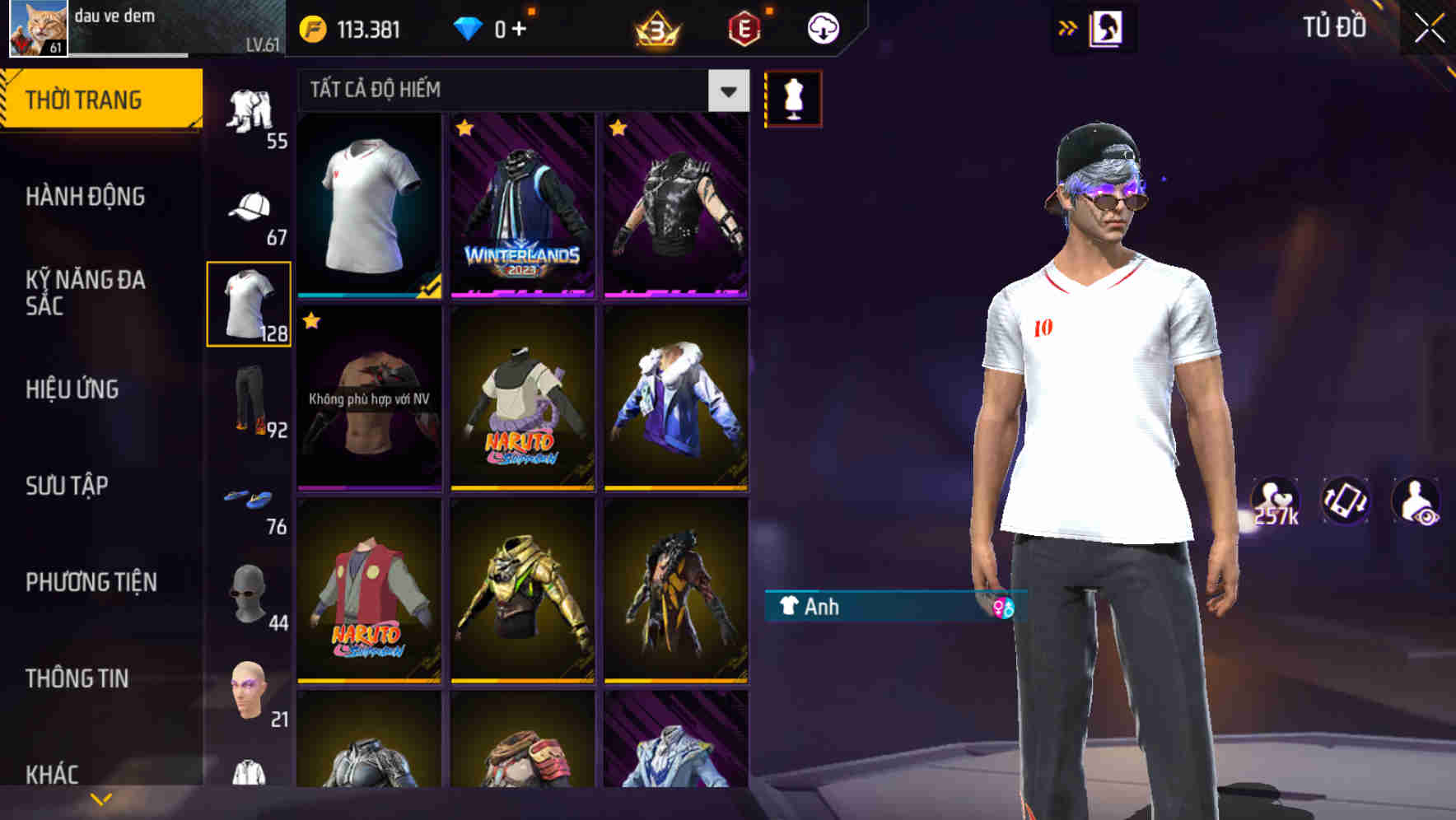Open the mannequin outfit preset panel
The height and width of the screenshot is (820, 1456).
click(793, 97)
